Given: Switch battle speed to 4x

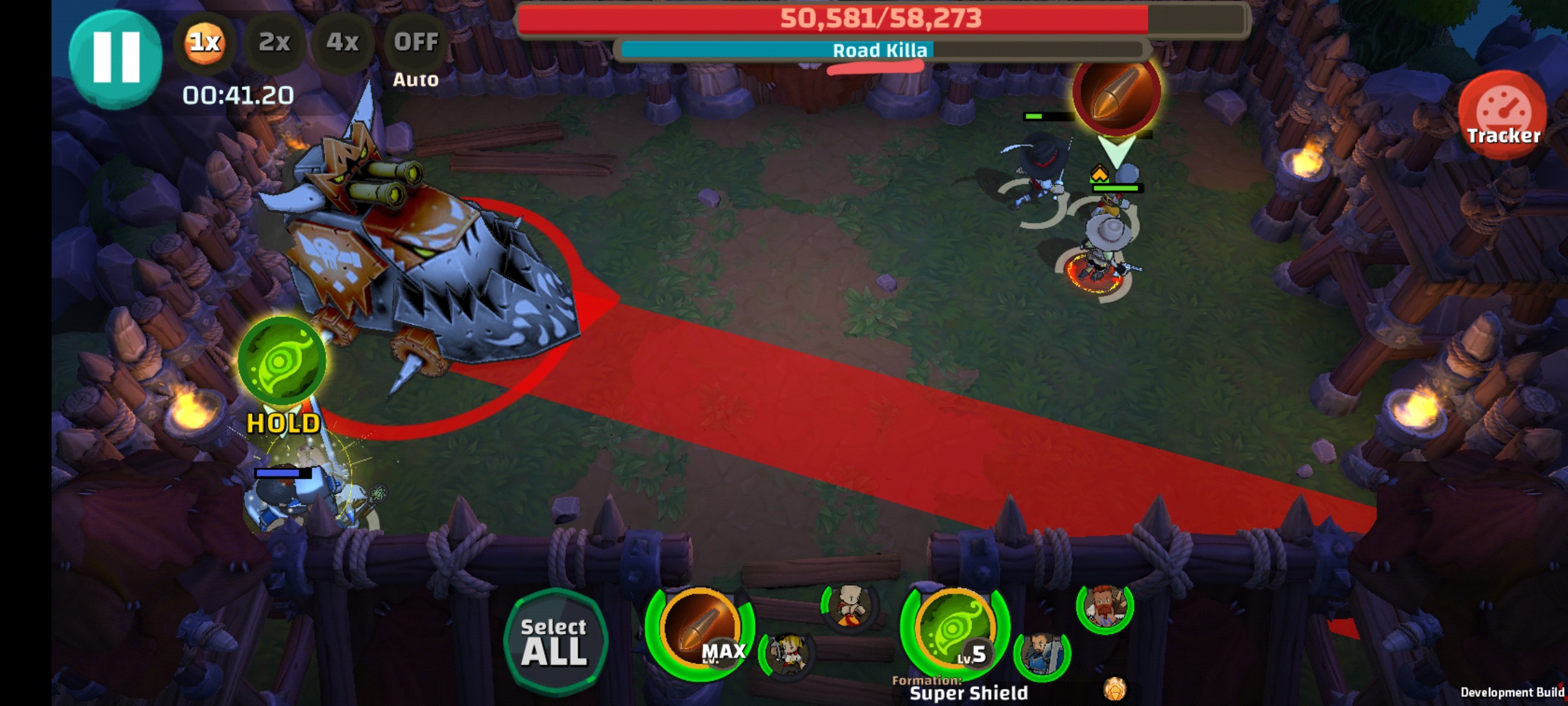Looking at the screenshot, I should pos(342,42).
